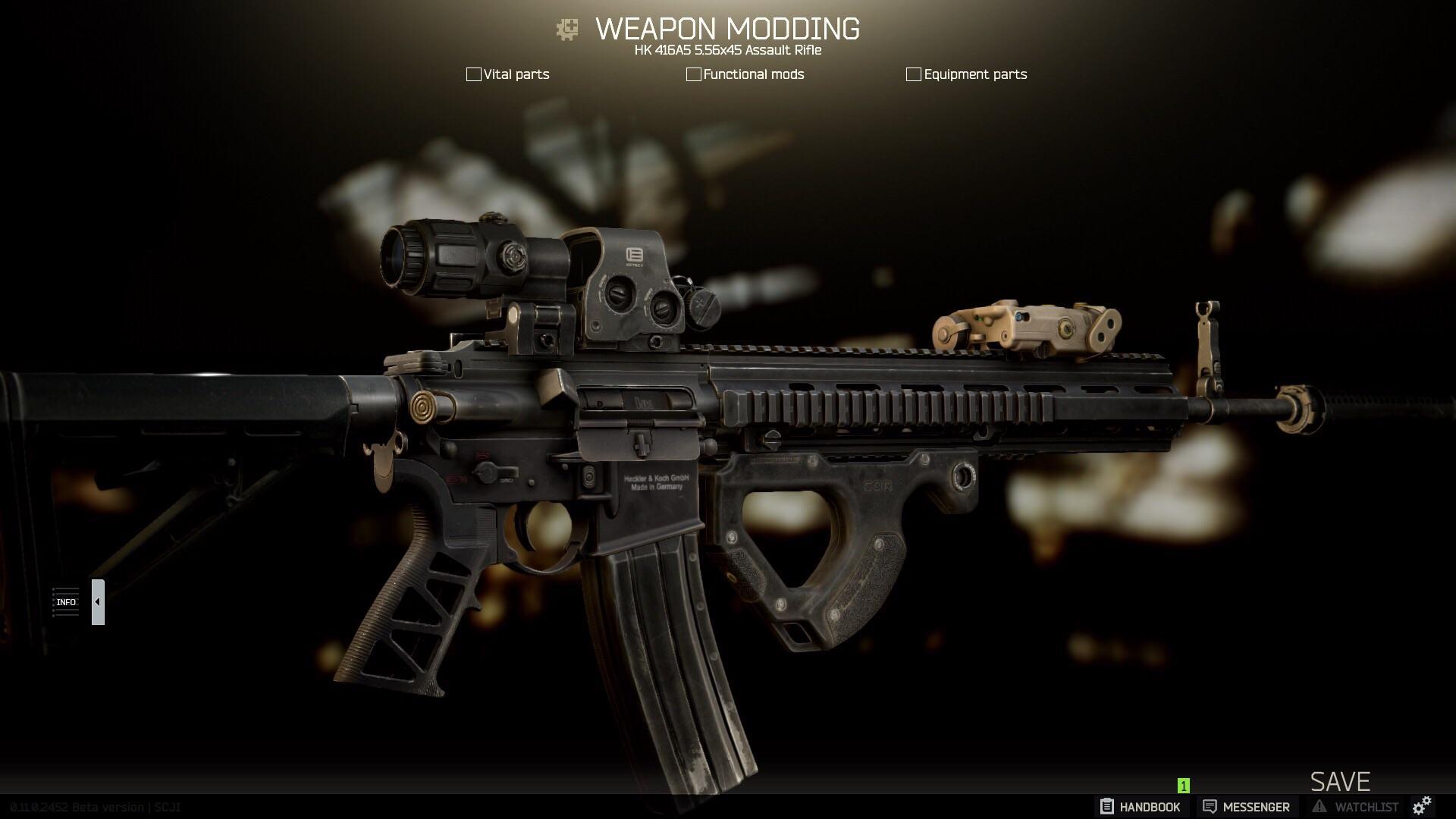The image size is (1456, 819).
Task: Open settings with the gears icon
Action: [x=1423, y=807]
